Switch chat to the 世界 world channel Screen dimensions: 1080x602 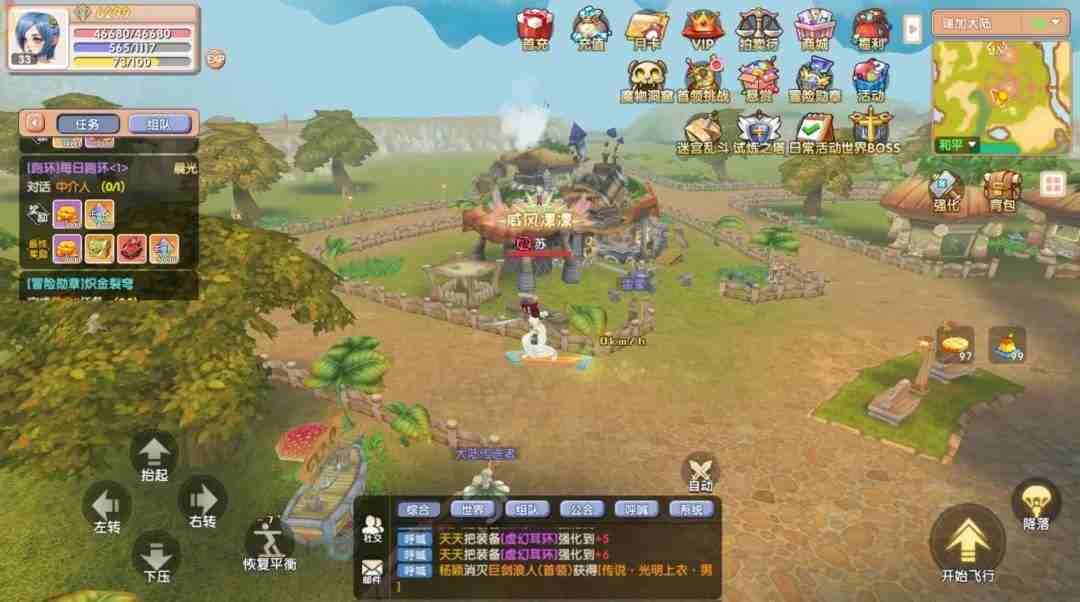(x=473, y=509)
